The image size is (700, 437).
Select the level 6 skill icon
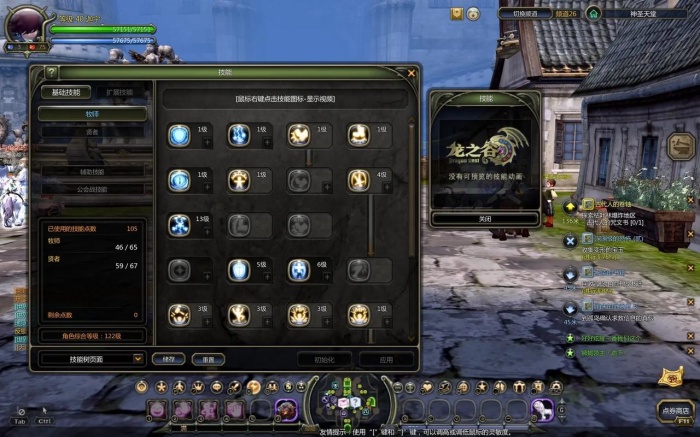click(299, 270)
